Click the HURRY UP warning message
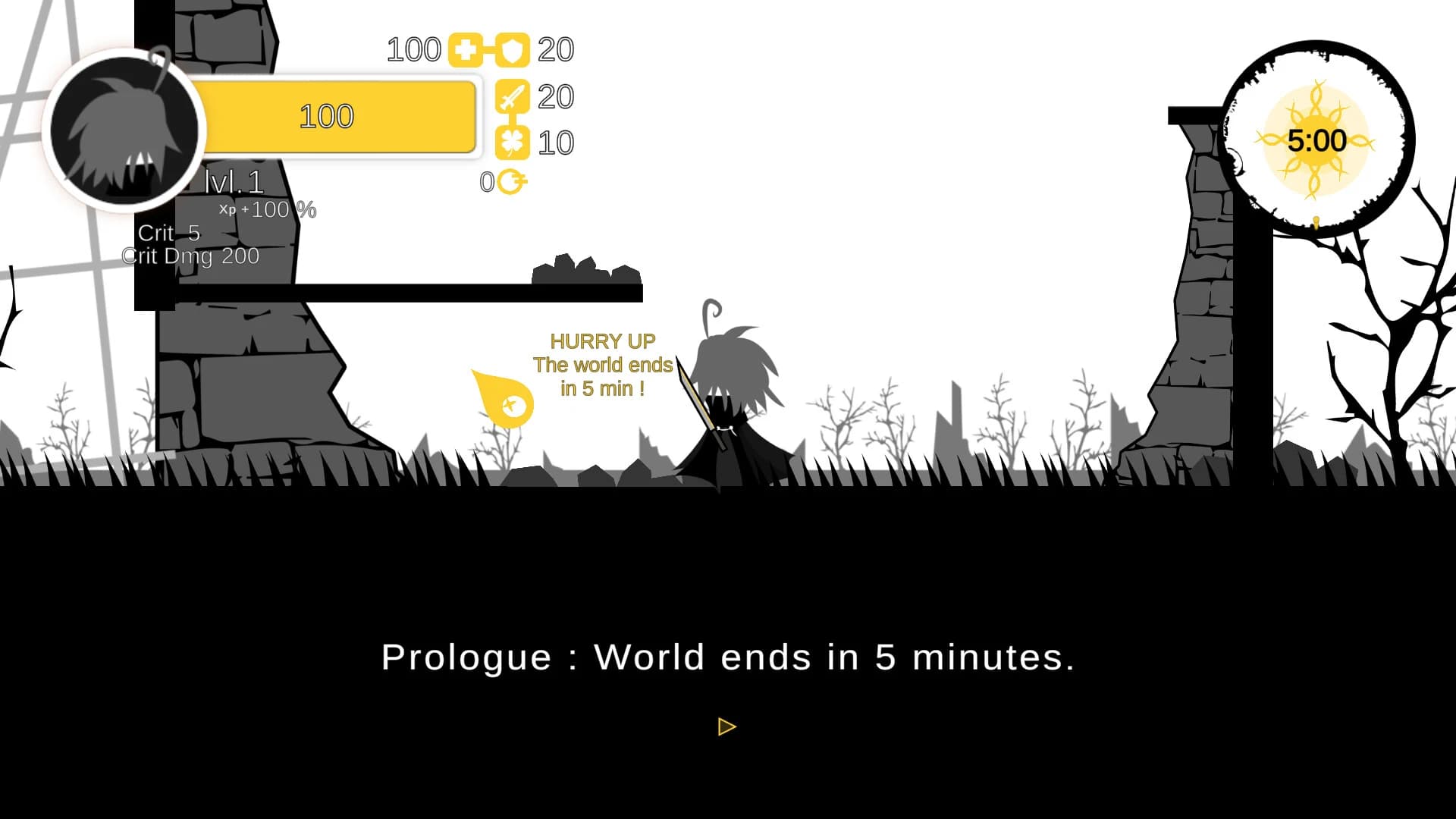The image size is (1456, 819). (x=602, y=341)
